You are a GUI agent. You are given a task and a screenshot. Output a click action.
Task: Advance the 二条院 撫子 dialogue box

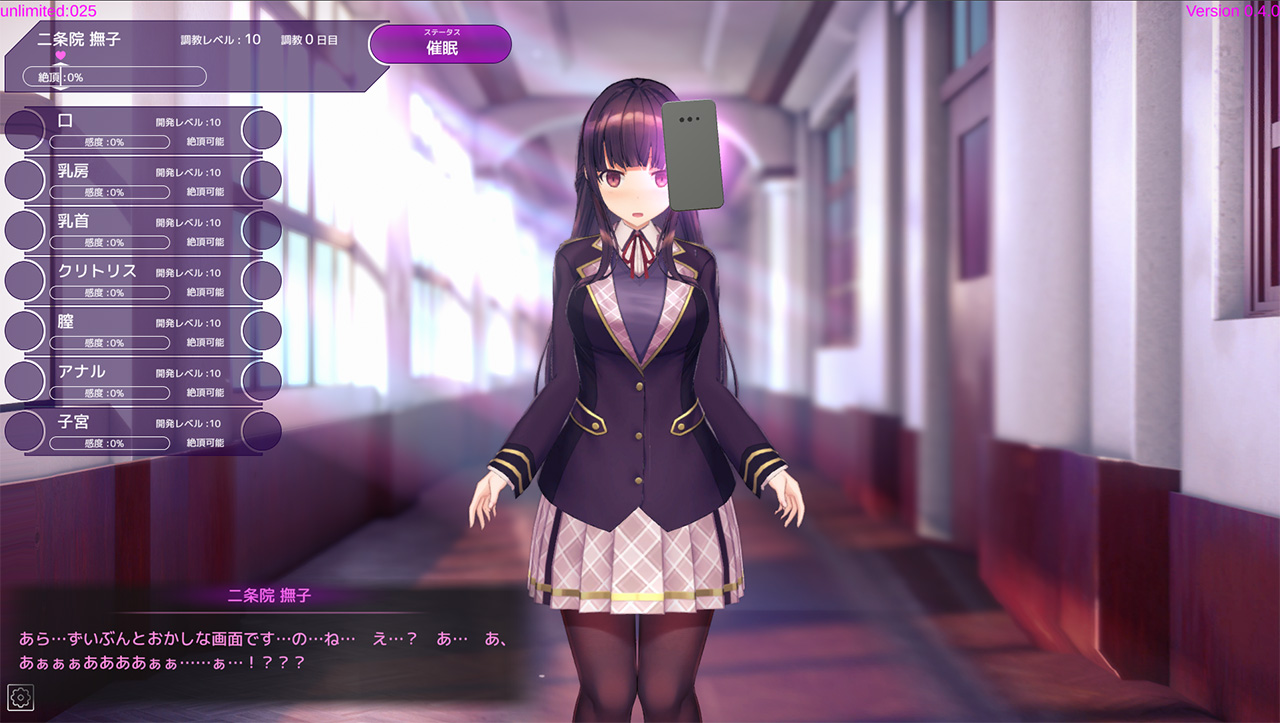click(x=270, y=648)
